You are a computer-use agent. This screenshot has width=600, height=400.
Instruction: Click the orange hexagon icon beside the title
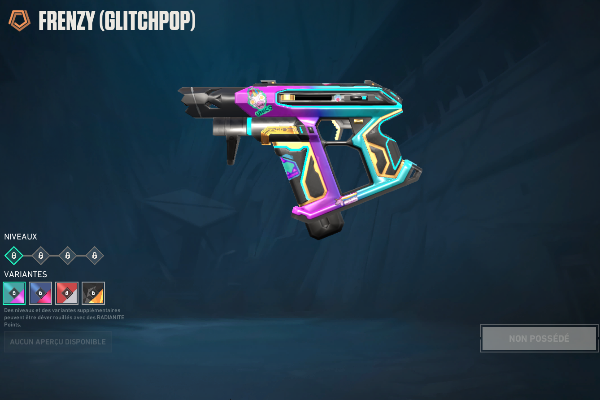click(19, 20)
